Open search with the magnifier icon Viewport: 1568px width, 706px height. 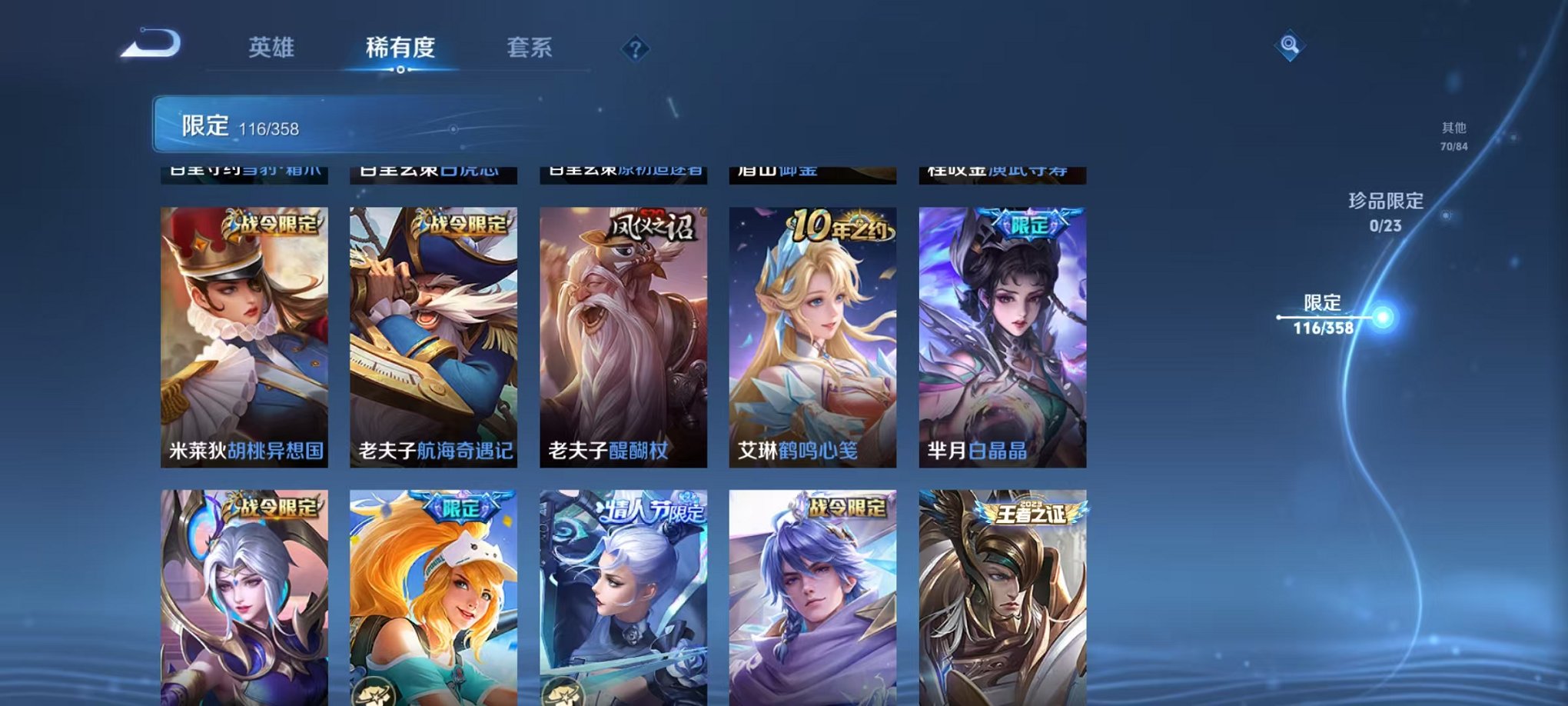[1290, 45]
